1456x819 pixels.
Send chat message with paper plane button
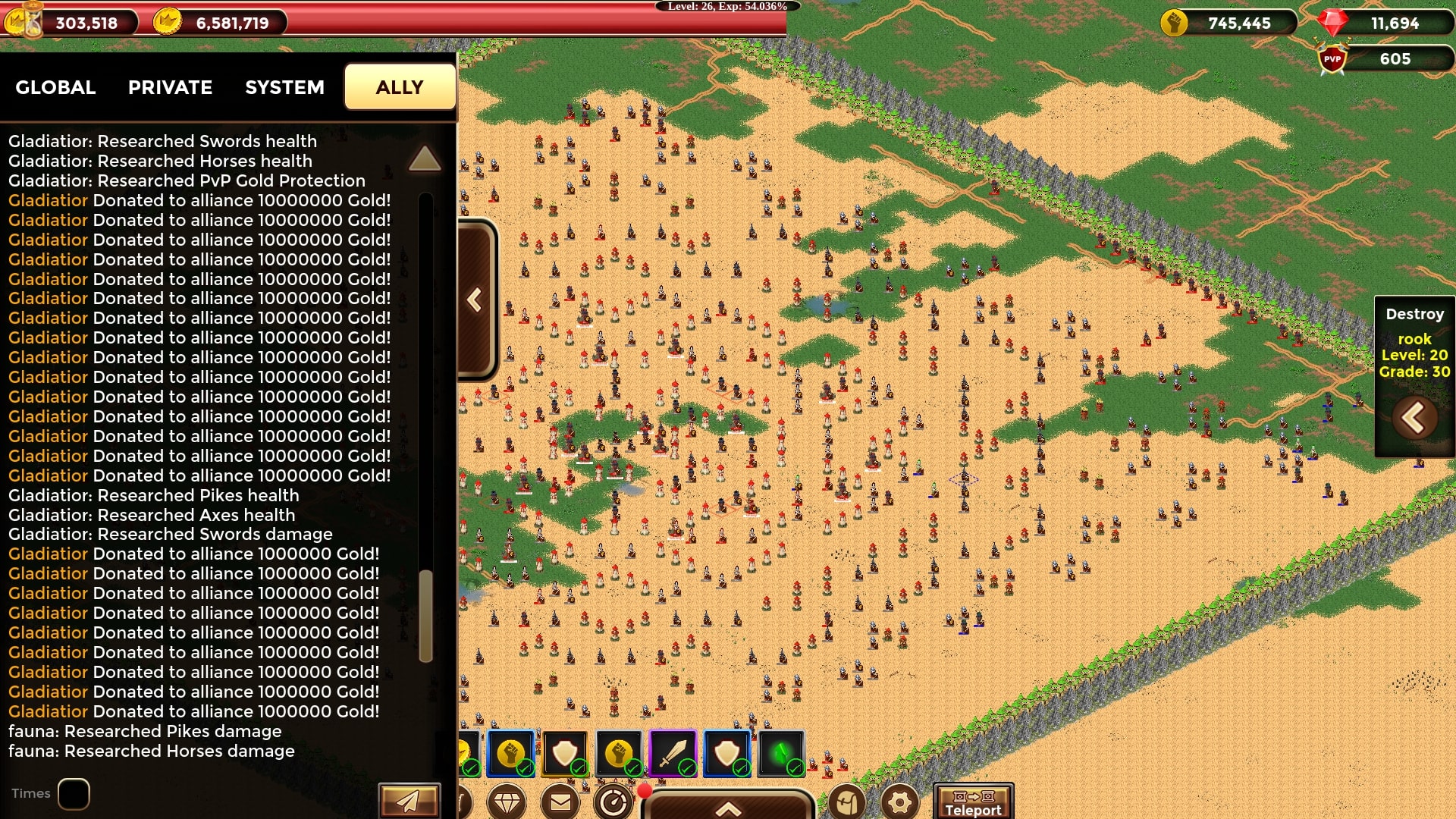[x=409, y=801]
